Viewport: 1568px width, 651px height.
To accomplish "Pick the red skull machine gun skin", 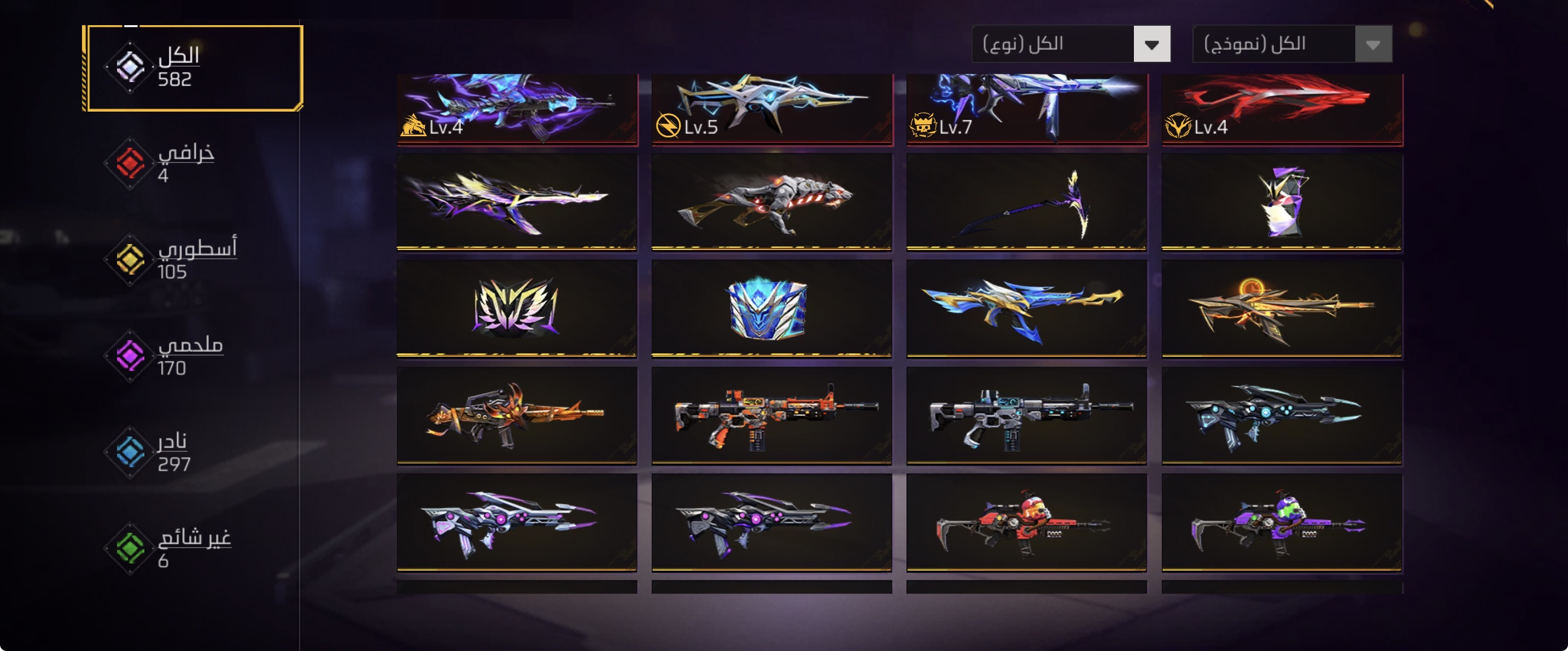I will click(x=1026, y=522).
